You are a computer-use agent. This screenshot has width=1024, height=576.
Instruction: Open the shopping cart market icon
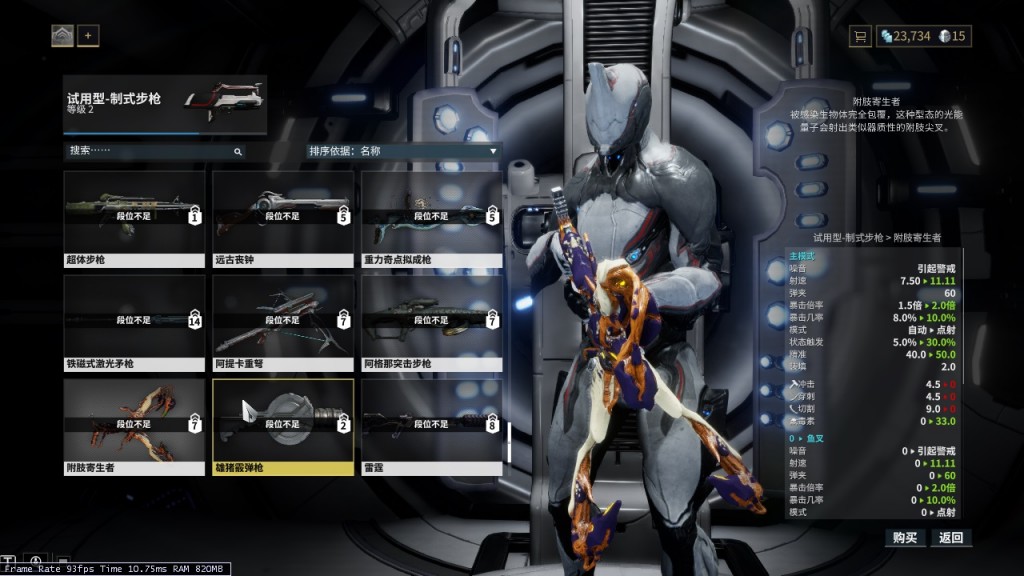pyautogui.click(x=859, y=36)
